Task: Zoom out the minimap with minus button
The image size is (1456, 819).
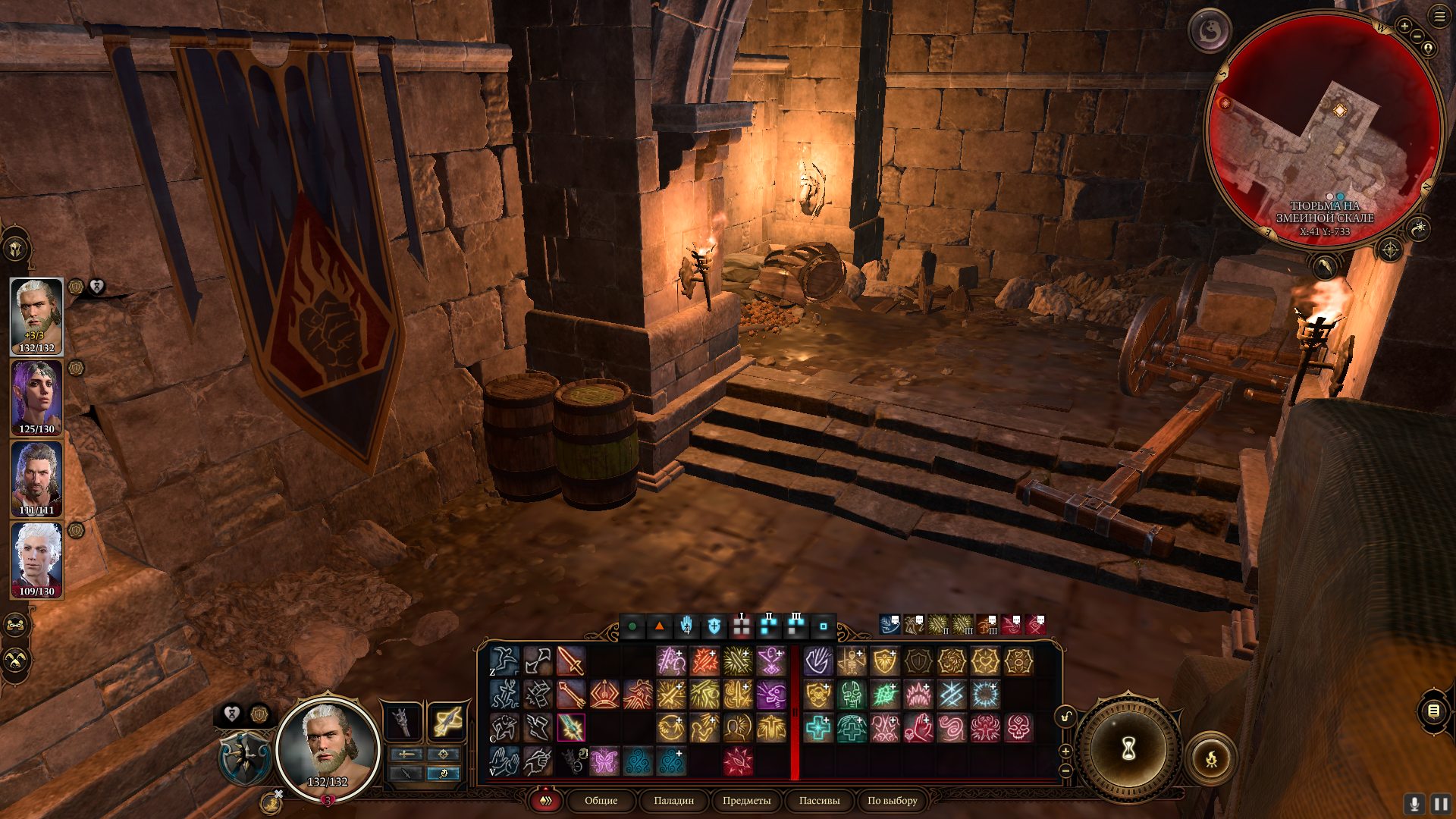Action: [x=1417, y=36]
